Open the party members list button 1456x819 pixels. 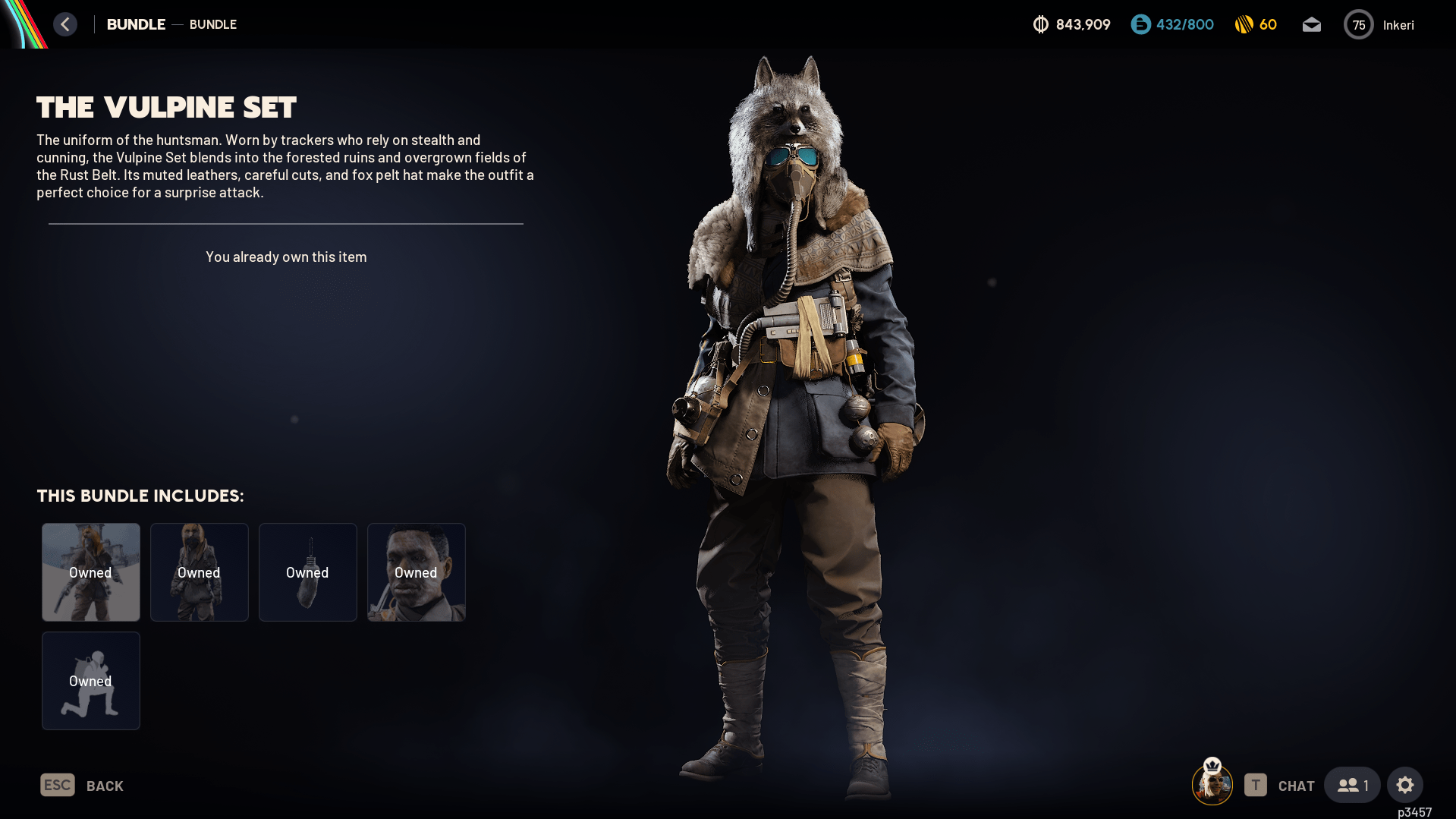(1352, 785)
